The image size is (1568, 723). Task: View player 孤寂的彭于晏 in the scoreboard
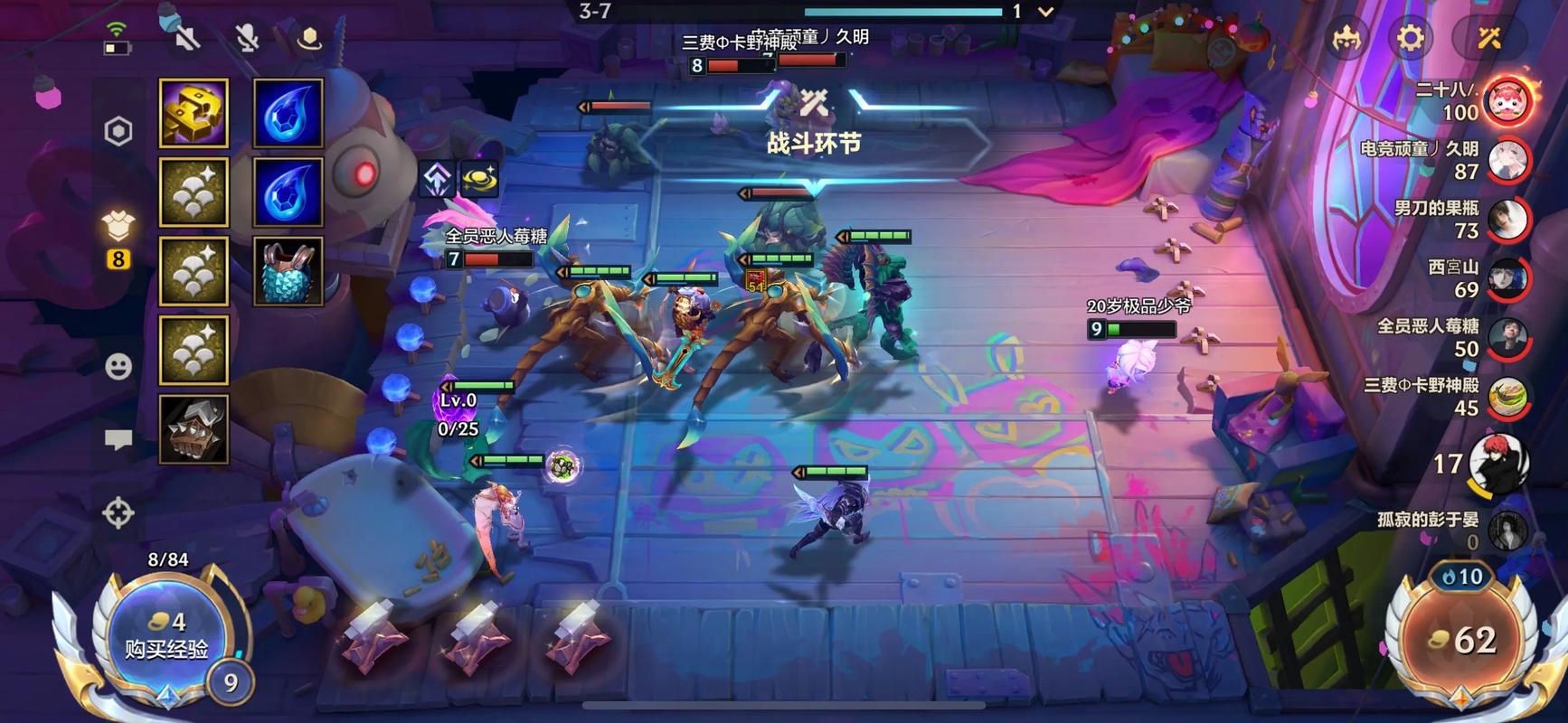coord(1507,530)
